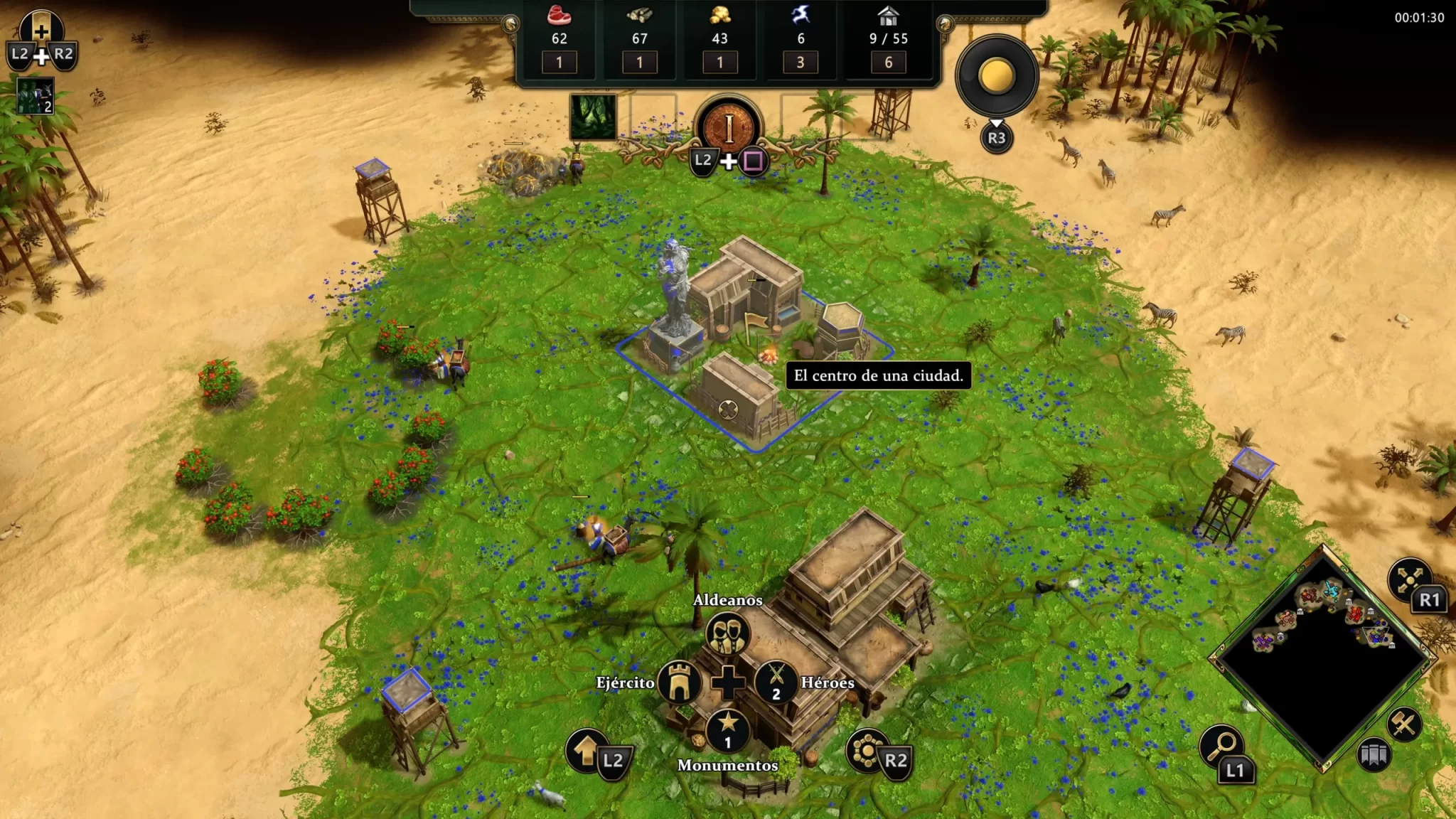The image size is (1456, 819).
Task: Choose the Ejército castle icon
Action: pos(680,682)
